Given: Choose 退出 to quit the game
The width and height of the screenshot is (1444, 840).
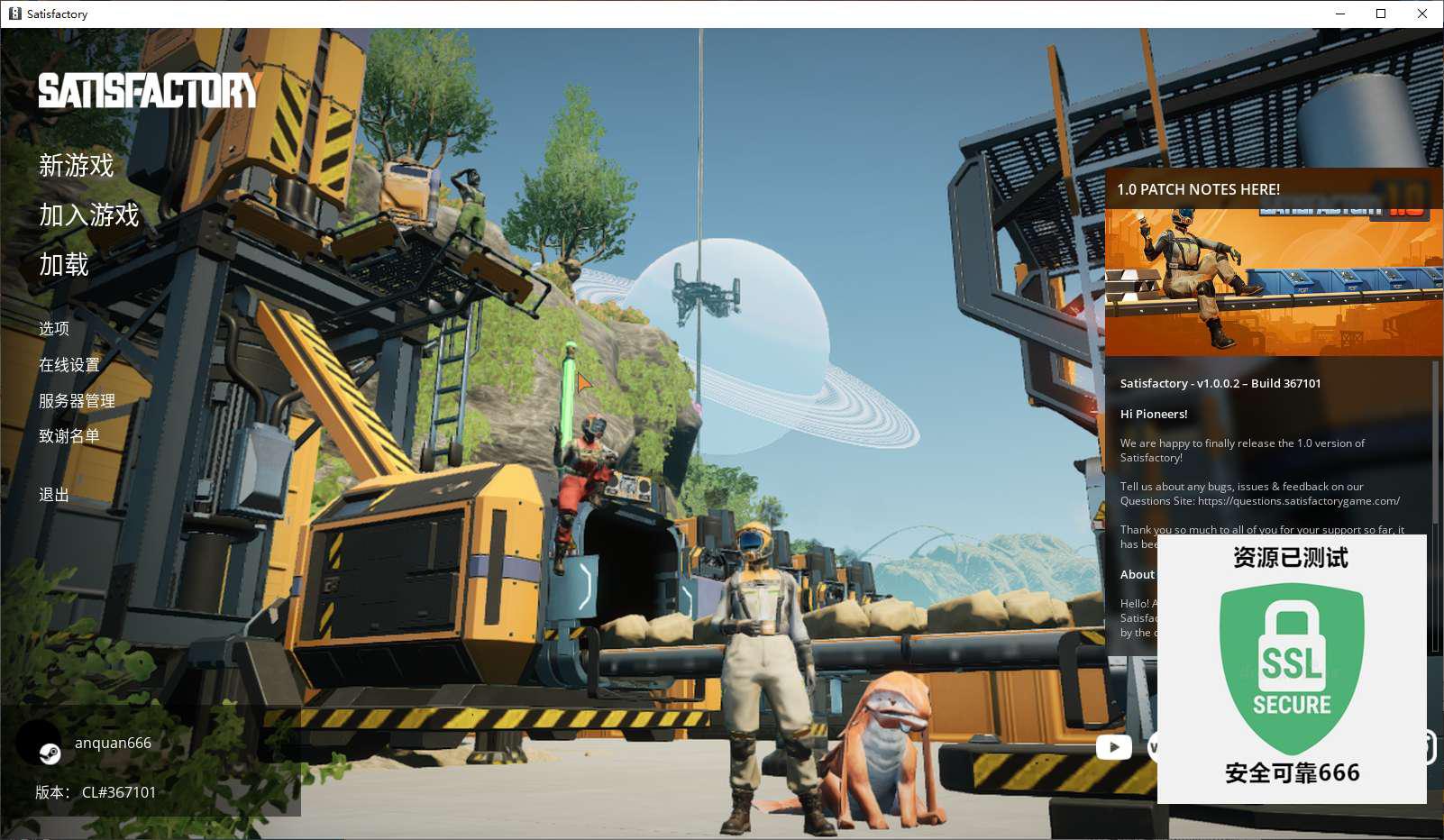Looking at the screenshot, I should click(x=54, y=495).
